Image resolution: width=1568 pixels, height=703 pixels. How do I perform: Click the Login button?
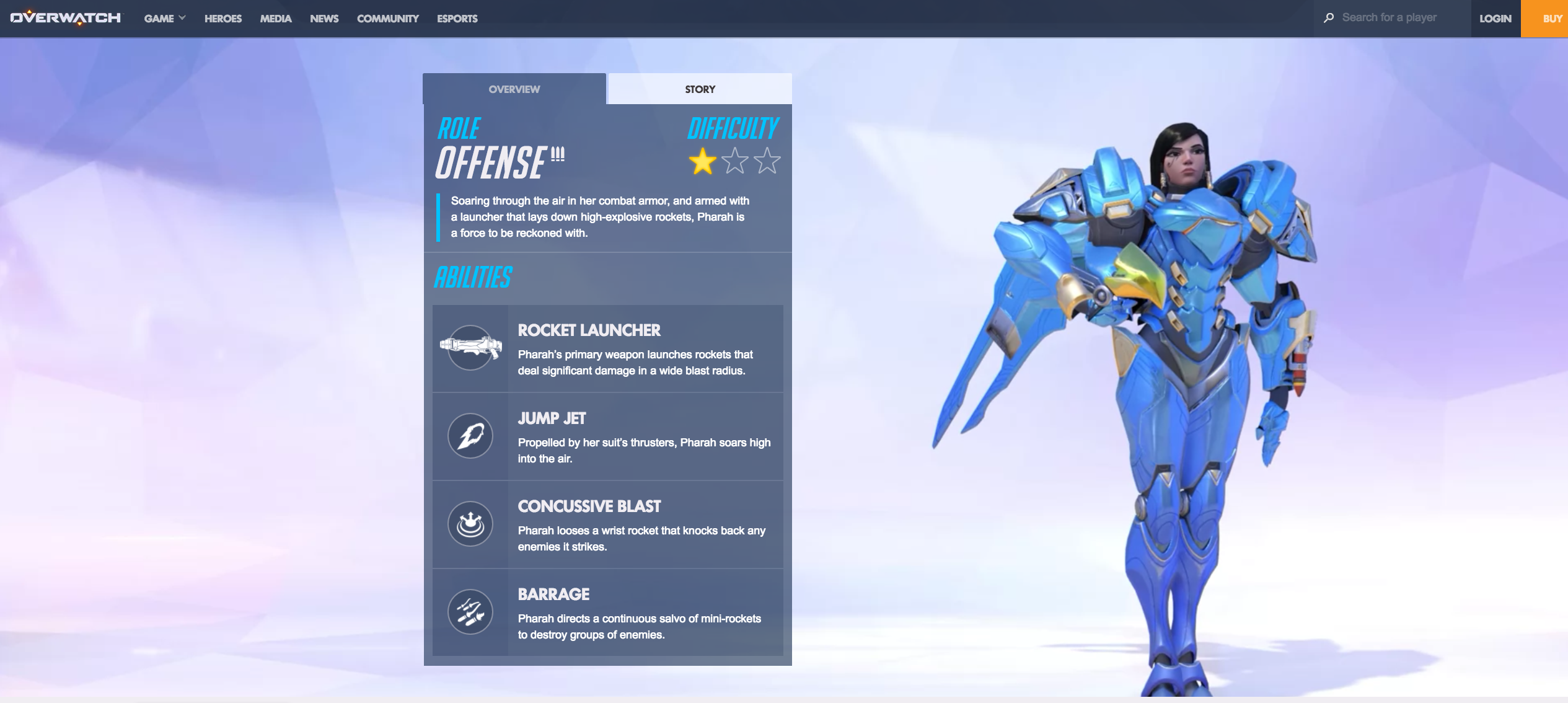(x=1495, y=19)
